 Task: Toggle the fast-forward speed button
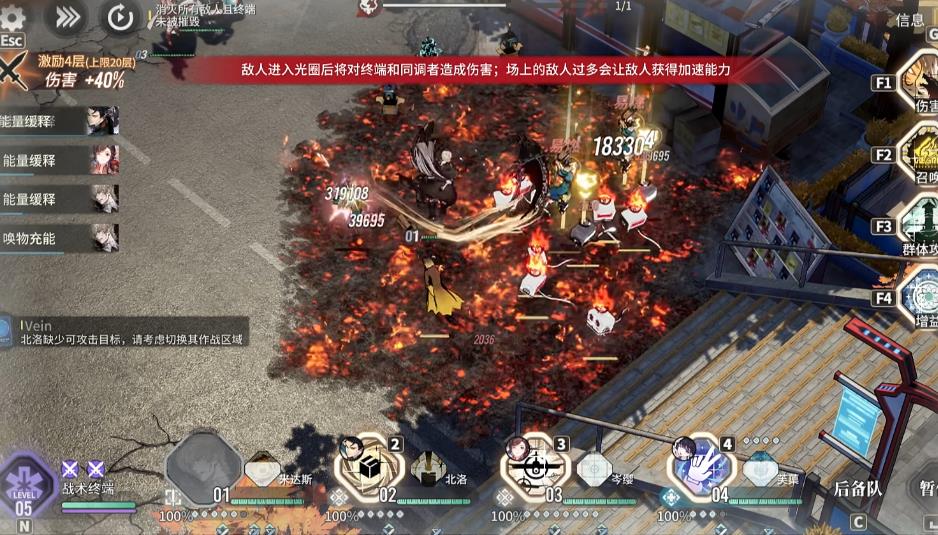67,16
